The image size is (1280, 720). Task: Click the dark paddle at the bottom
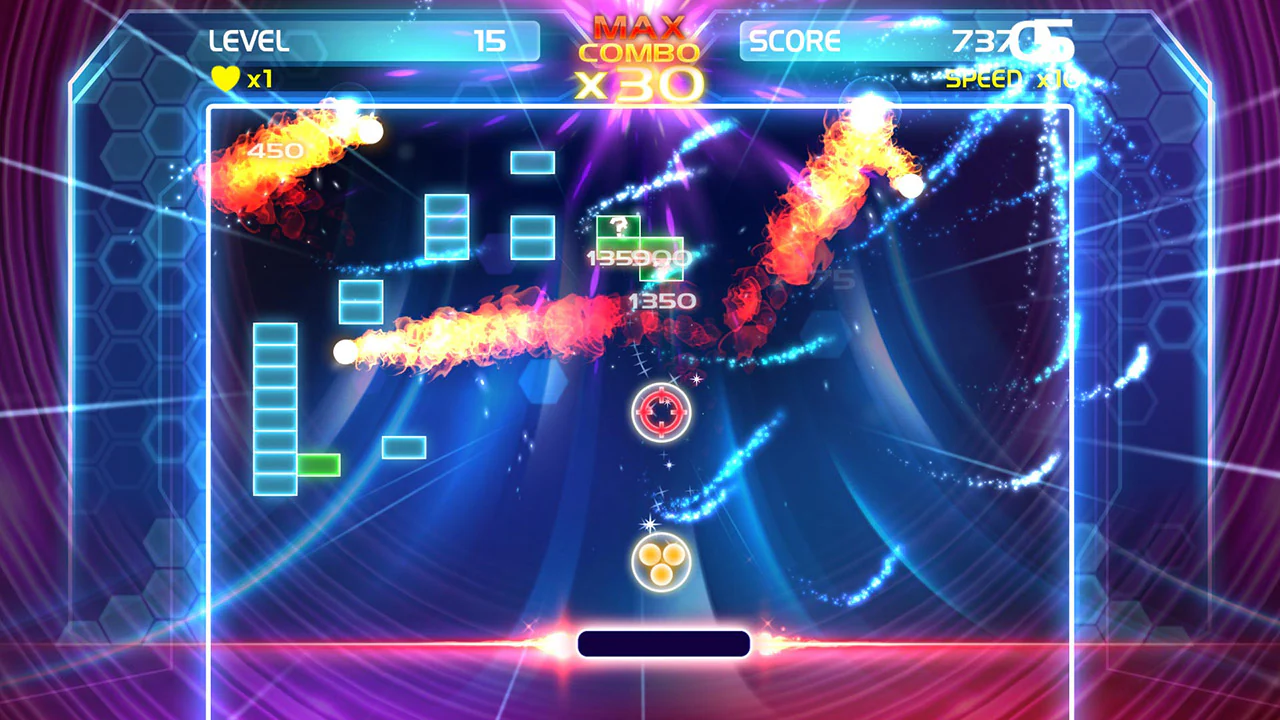click(x=663, y=643)
